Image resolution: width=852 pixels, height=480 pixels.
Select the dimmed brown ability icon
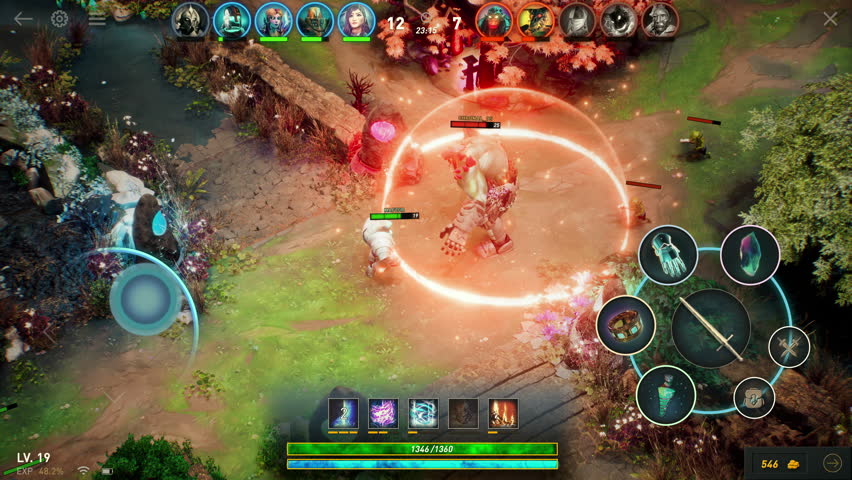tap(463, 412)
